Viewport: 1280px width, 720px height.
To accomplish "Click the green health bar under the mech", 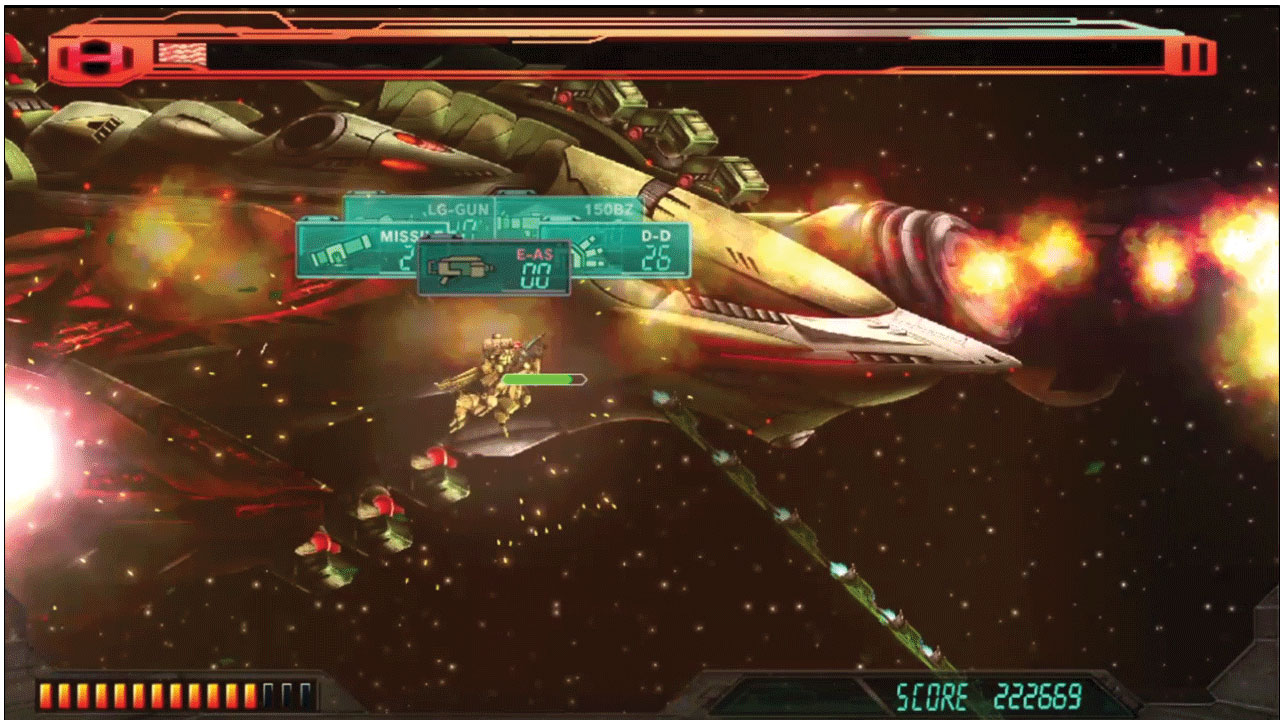I will (x=543, y=379).
